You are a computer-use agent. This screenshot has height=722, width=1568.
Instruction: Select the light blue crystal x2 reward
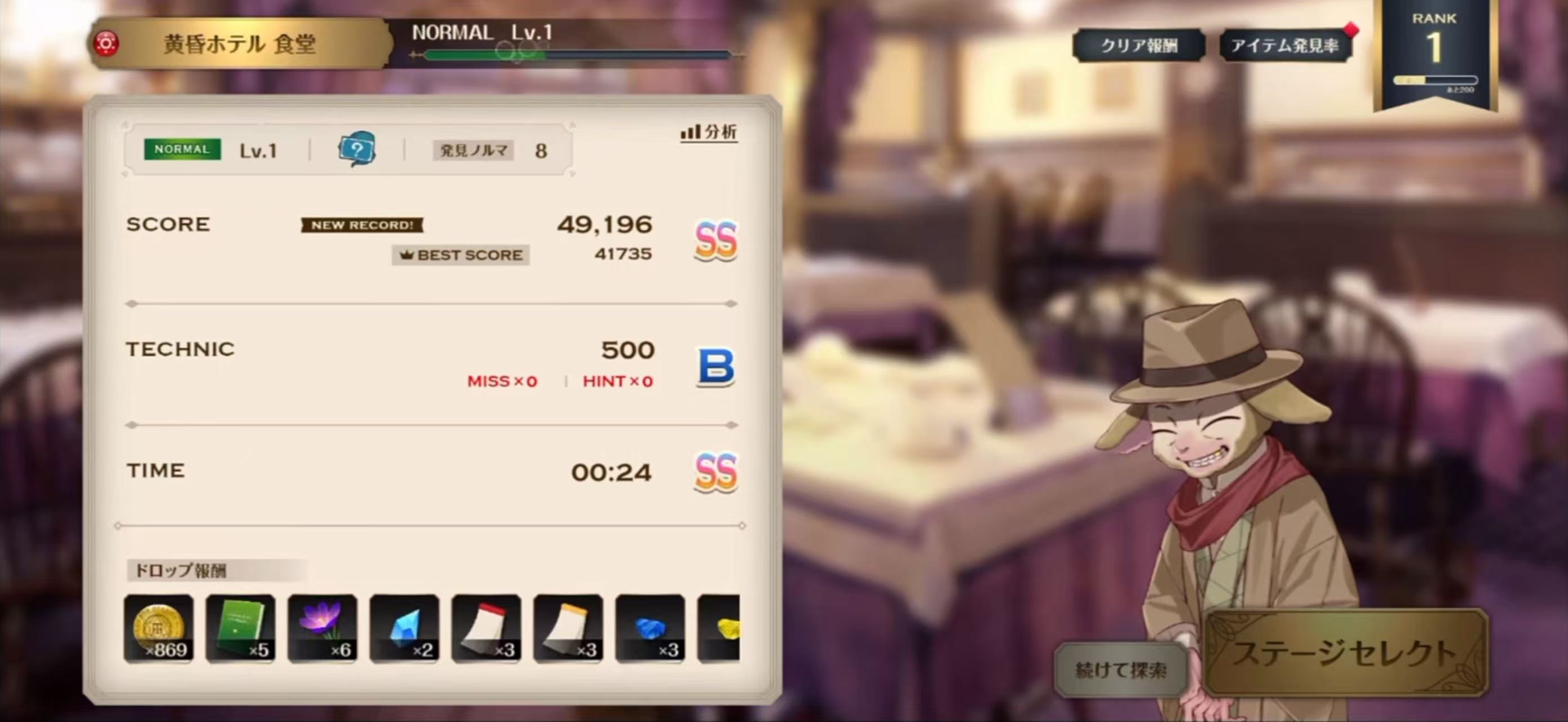click(x=404, y=628)
